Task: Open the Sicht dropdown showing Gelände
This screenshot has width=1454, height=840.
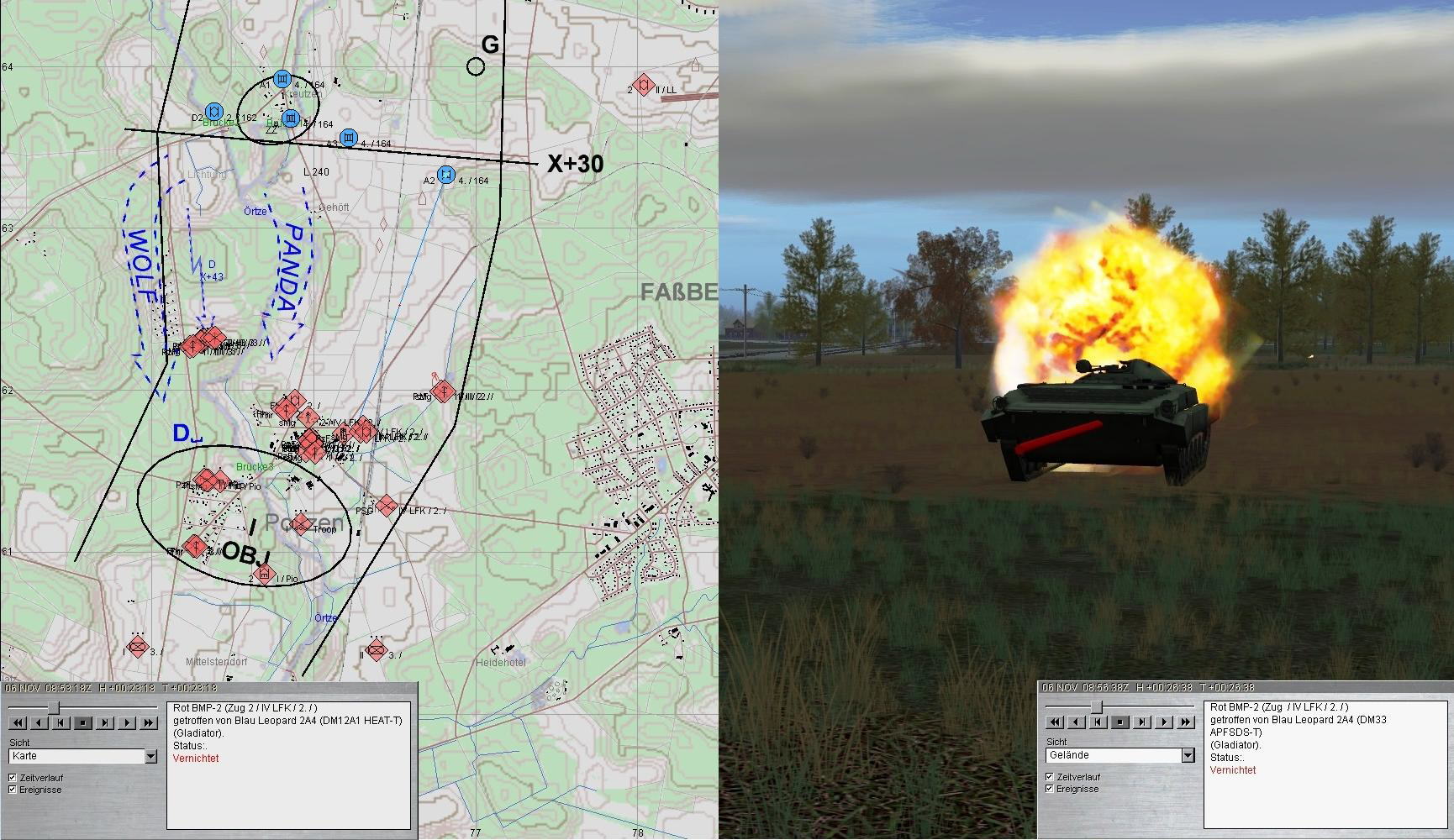Action: 1188,756
